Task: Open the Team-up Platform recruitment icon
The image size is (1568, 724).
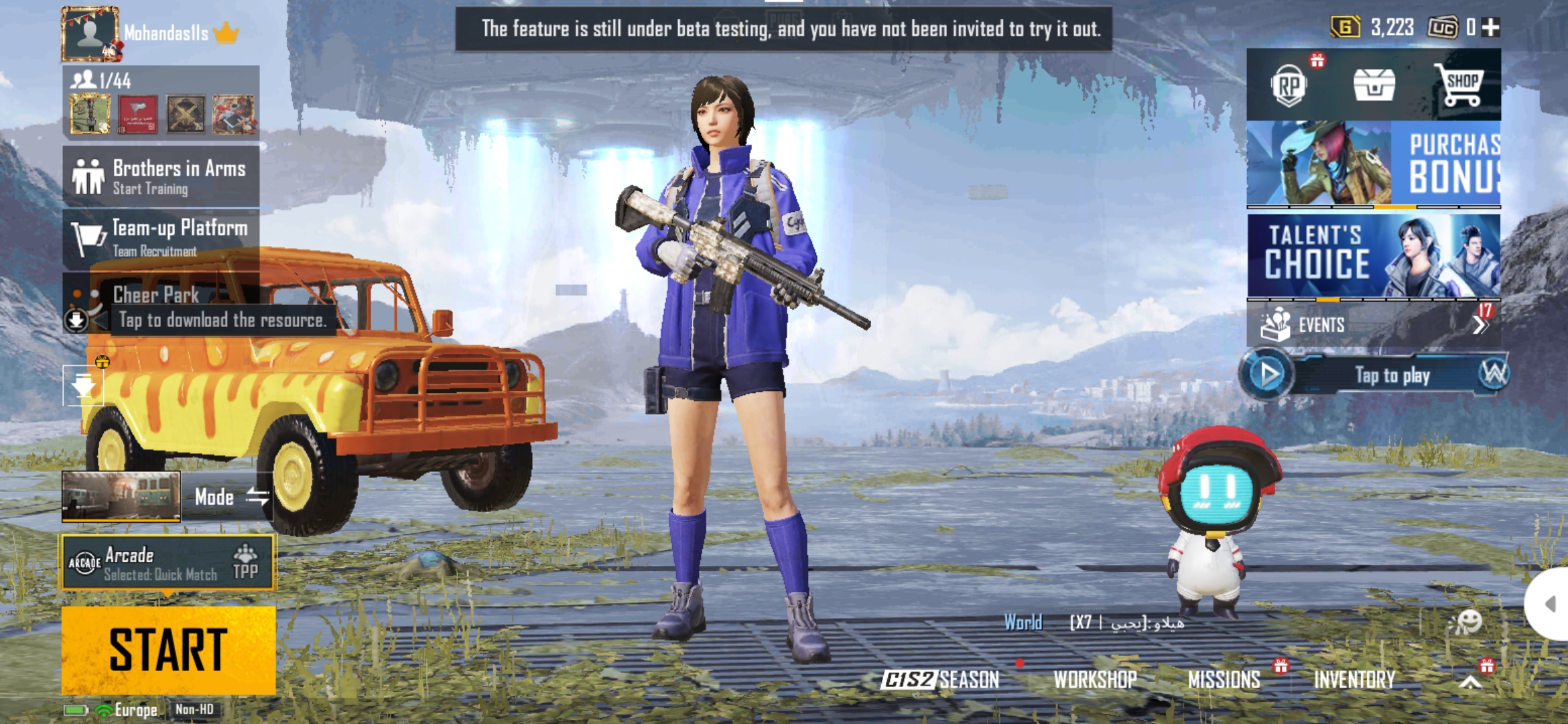Action: tap(87, 239)
